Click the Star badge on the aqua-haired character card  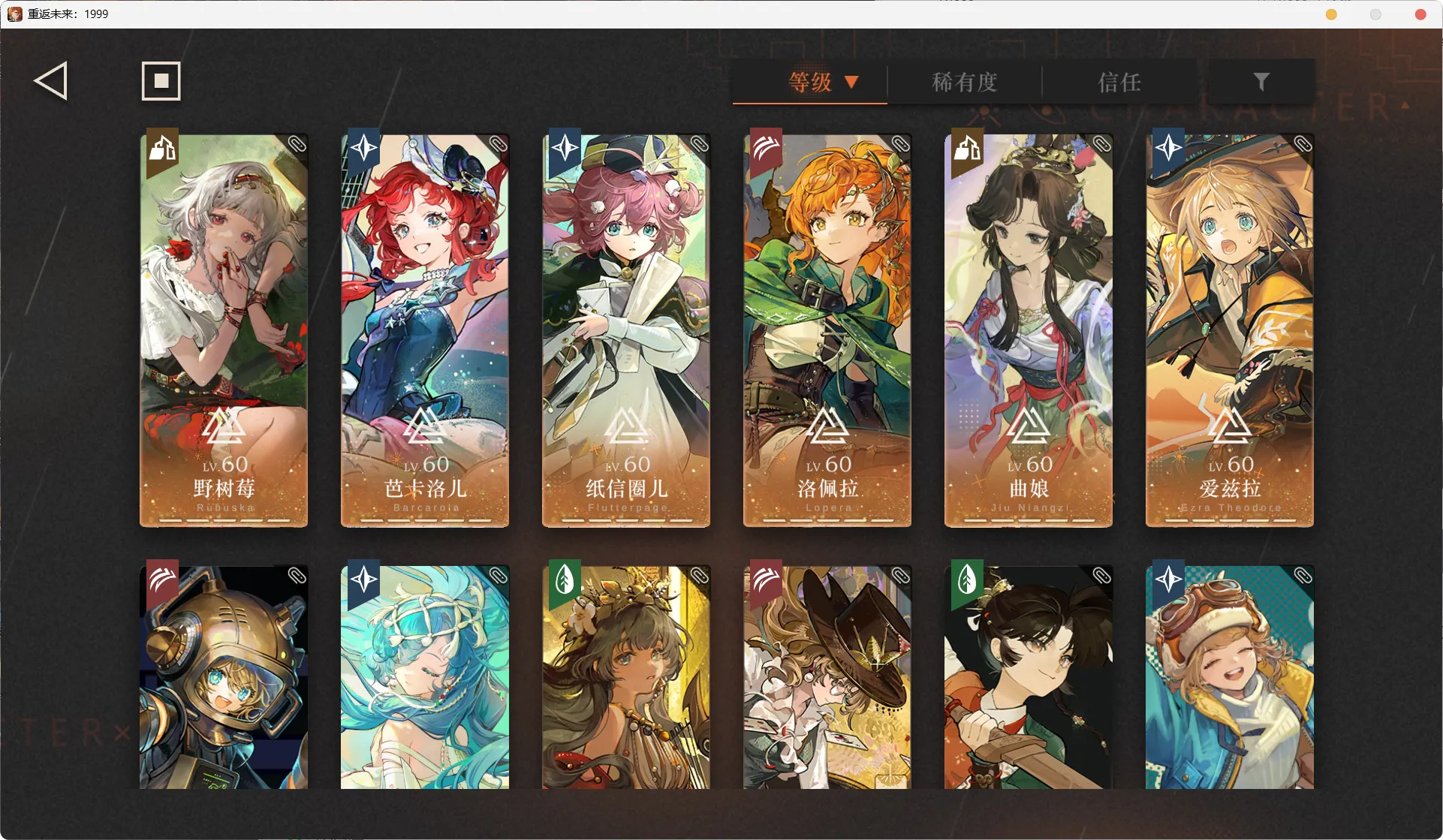click(363, 580)
